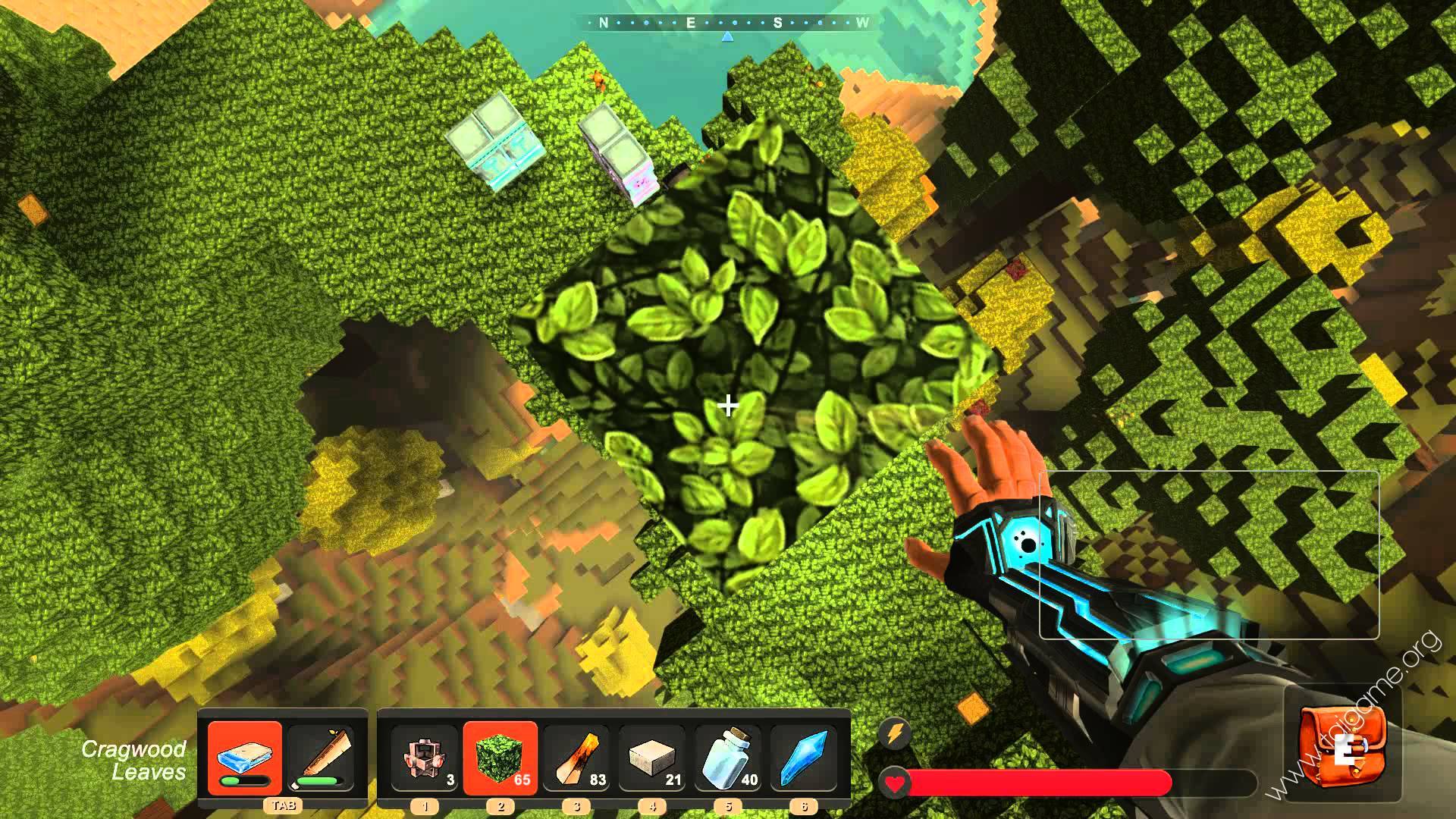Click the number 1 hotbar keybind badge
The image size is (1456, 819).
425,806
